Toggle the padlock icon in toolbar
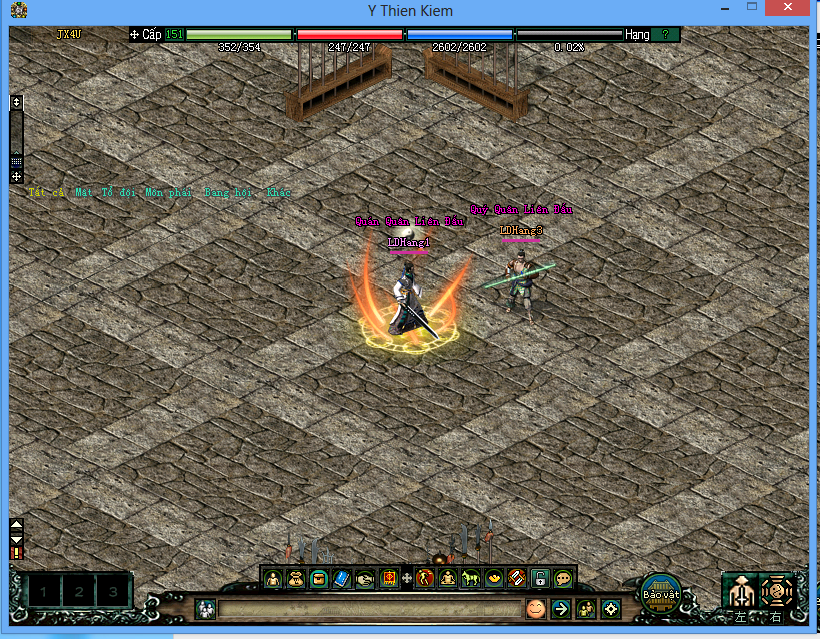Screen dimensions: 820x639 pos(540,578)
